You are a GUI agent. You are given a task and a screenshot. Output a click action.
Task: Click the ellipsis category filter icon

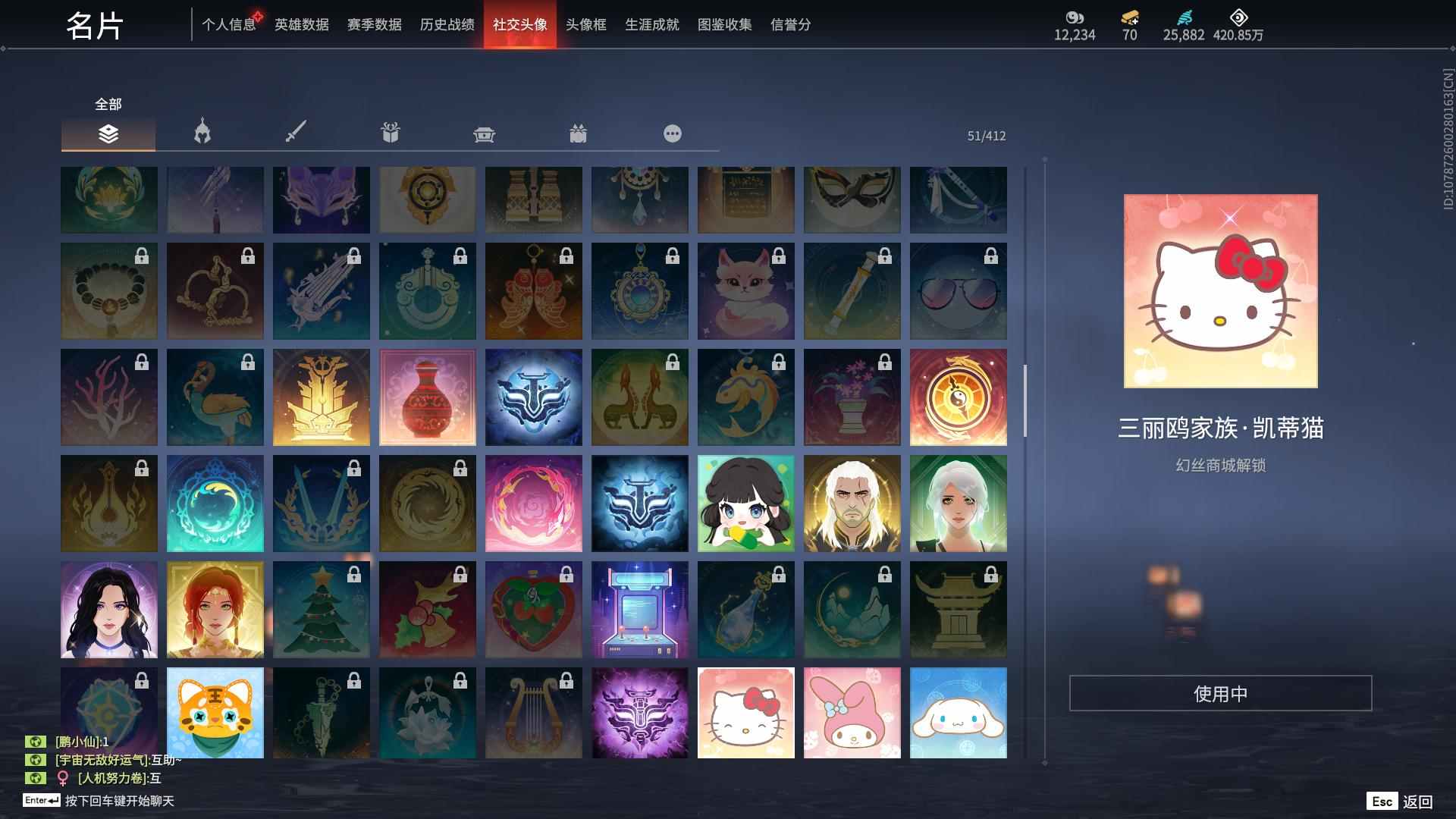(672, 133)
